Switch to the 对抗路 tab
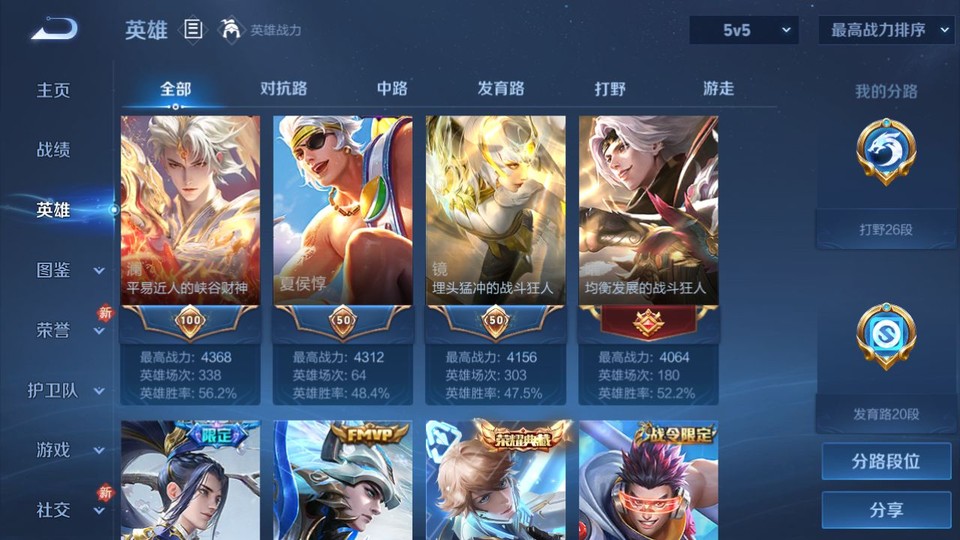 (283, 88)
